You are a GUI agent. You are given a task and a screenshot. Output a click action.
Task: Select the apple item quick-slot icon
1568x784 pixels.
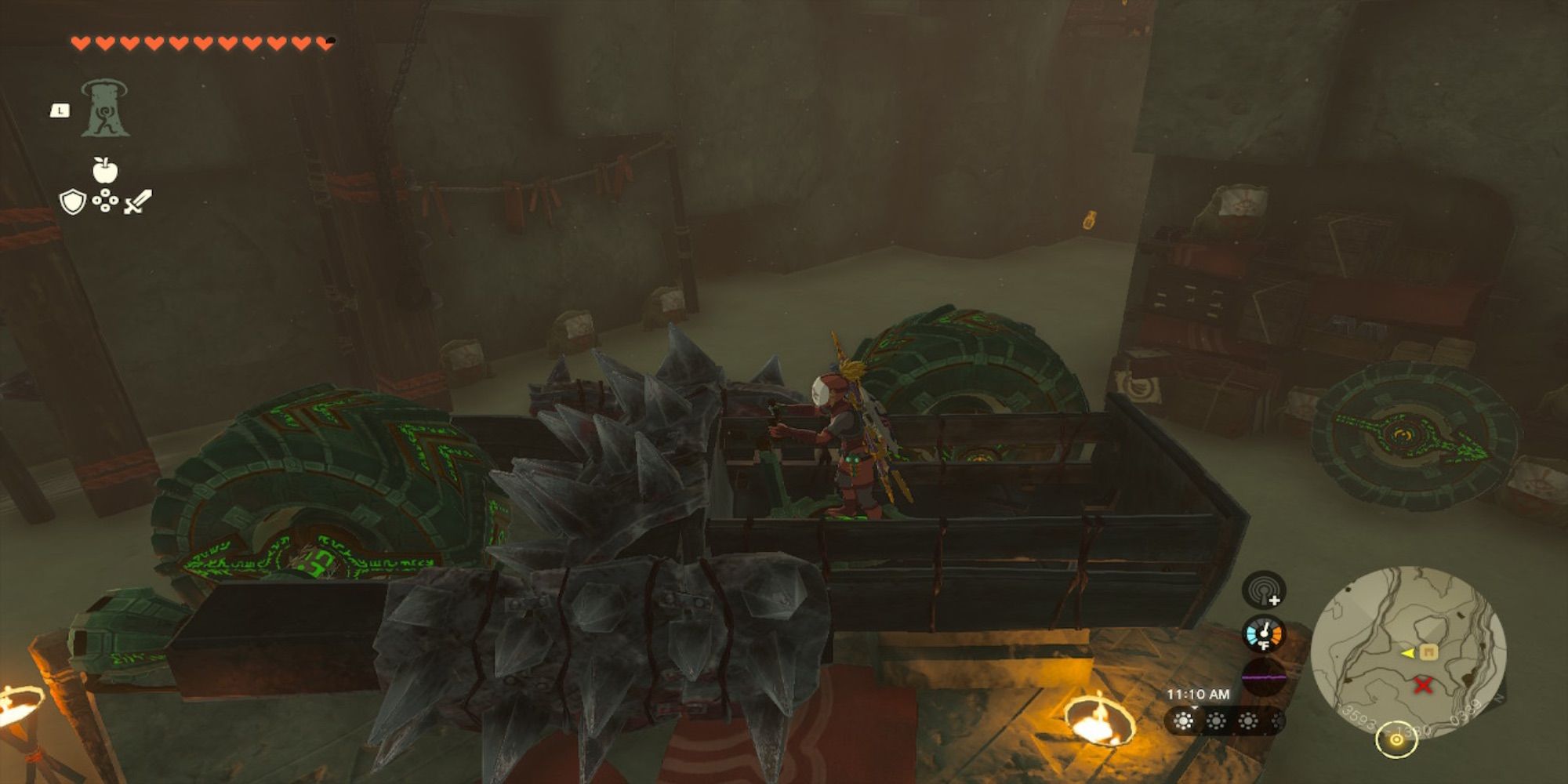(x=104, y=169)
